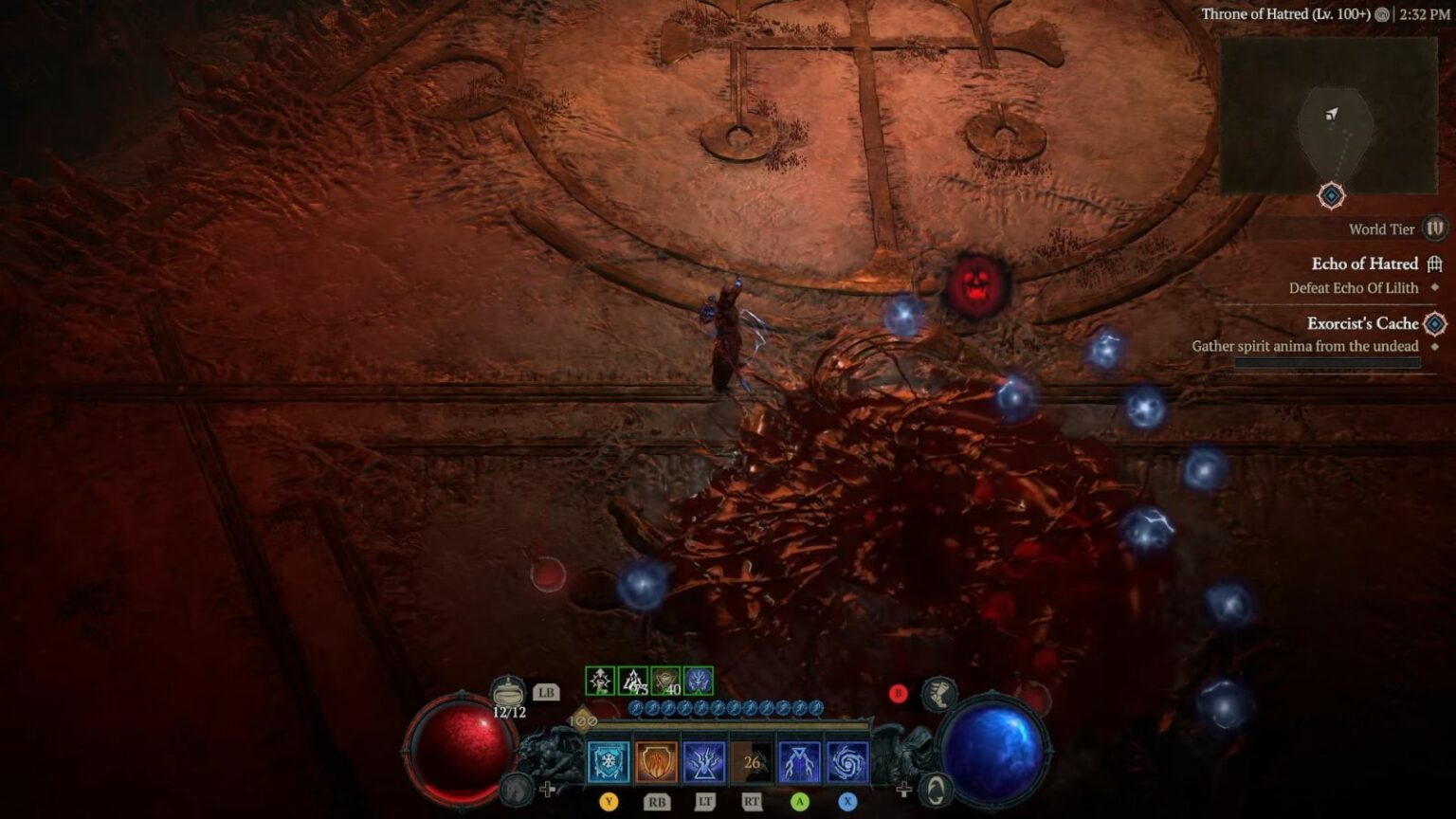The height and width of the screenshot is (819, 1456).
Task: Click the spirit anima progress bar
Action: [x=1327, y=363]
